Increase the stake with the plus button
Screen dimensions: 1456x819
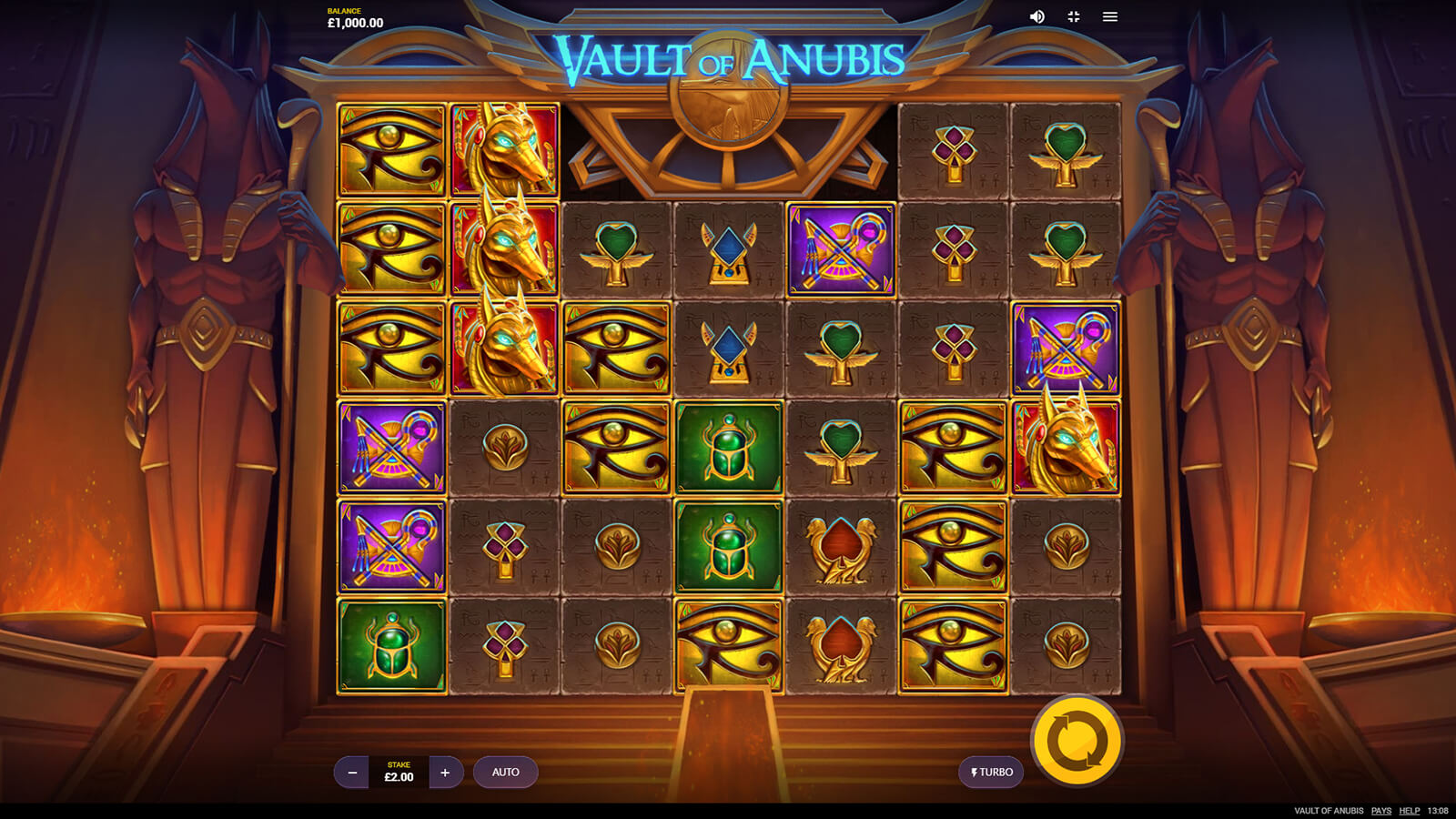(445, 773)
